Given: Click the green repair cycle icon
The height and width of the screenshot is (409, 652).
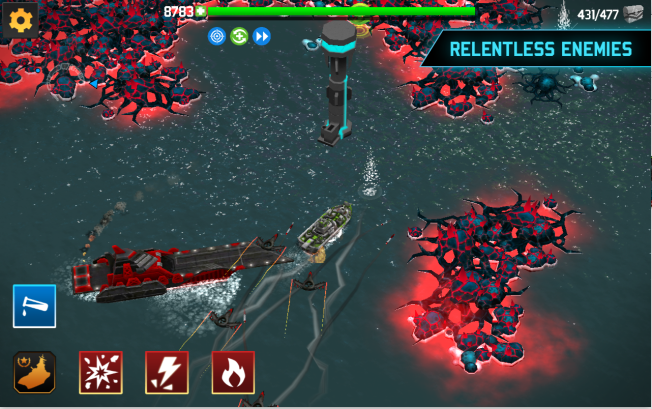Looking at the screenshot, I should click(239, 37).
